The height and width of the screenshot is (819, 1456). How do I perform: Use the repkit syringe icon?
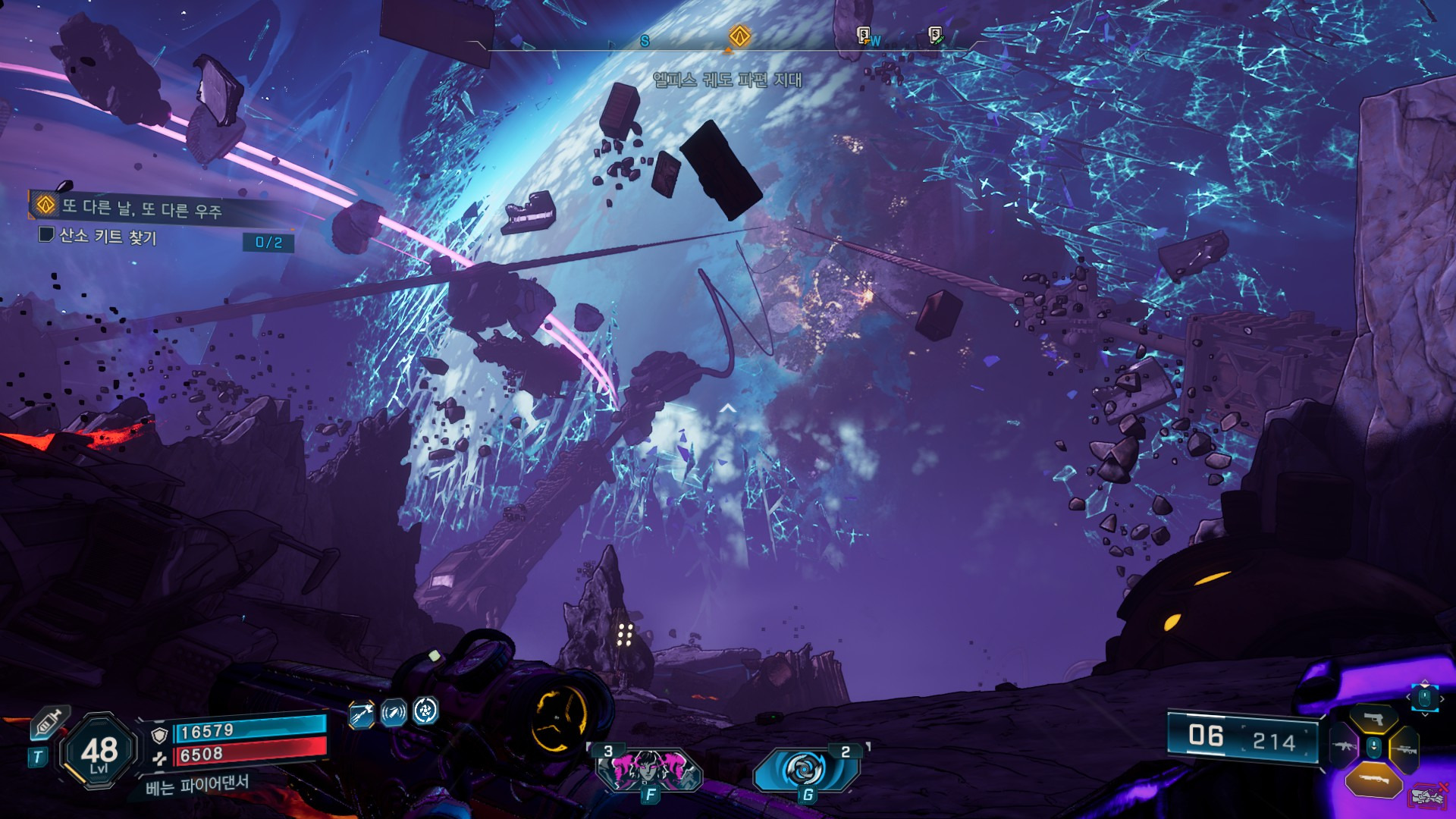point(49,723)
